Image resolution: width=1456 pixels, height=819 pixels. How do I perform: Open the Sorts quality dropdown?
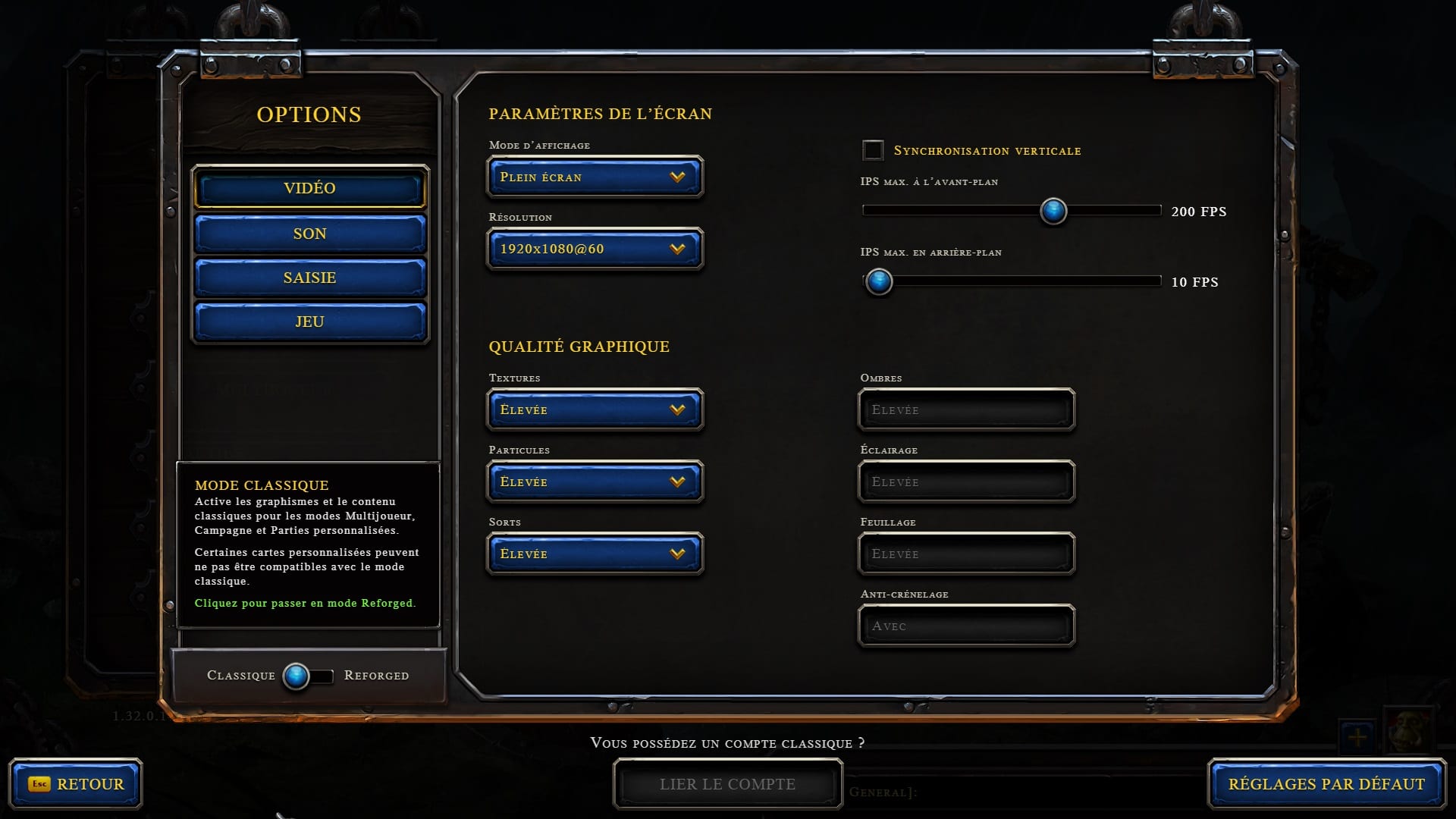pyautogui.click(x=595, y=554)
